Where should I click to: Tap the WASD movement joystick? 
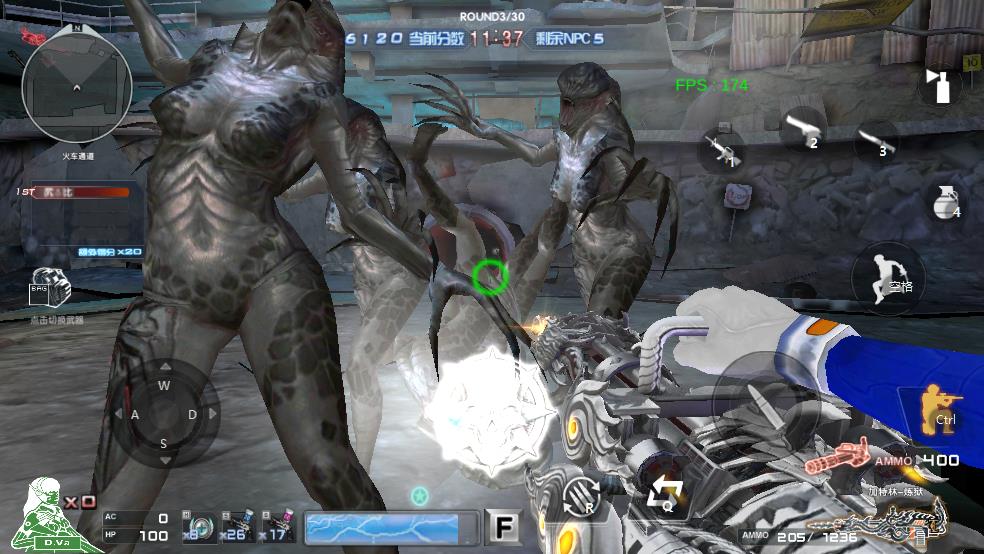(164, 414)
